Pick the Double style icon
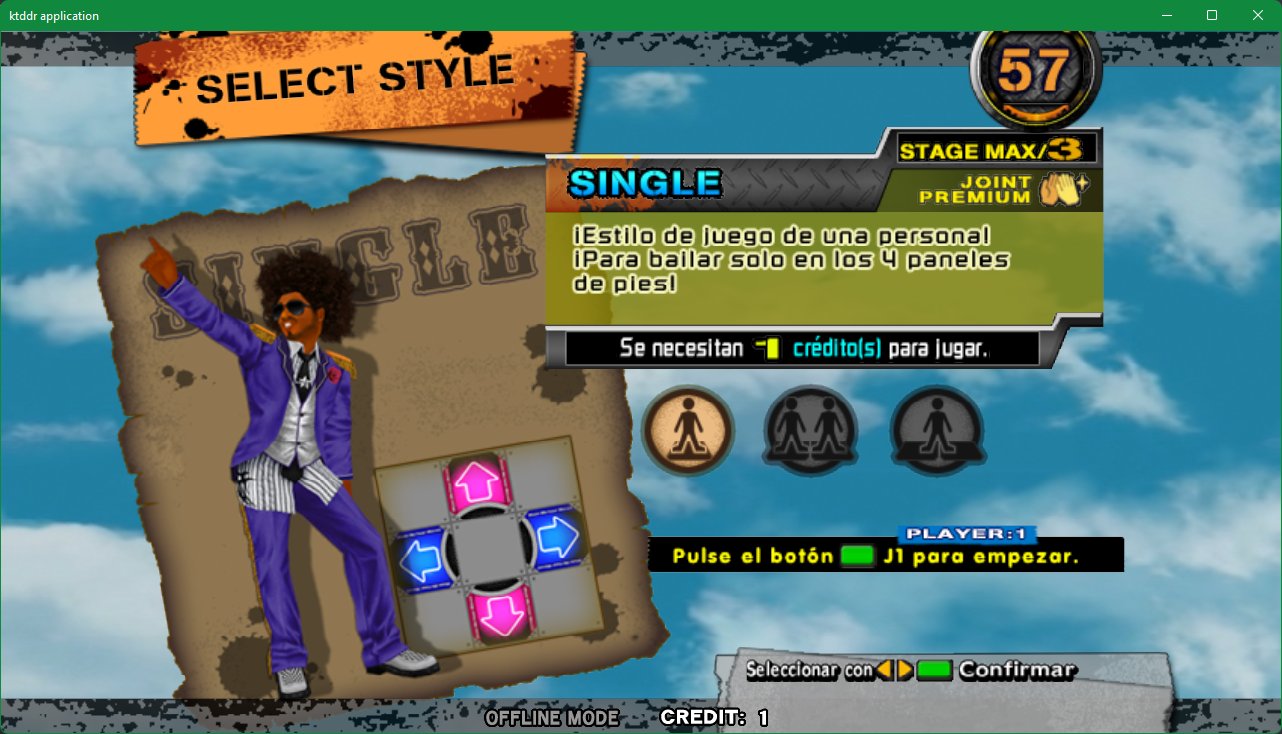Viewport: 1282px width, 734px height. coord(937,431)
